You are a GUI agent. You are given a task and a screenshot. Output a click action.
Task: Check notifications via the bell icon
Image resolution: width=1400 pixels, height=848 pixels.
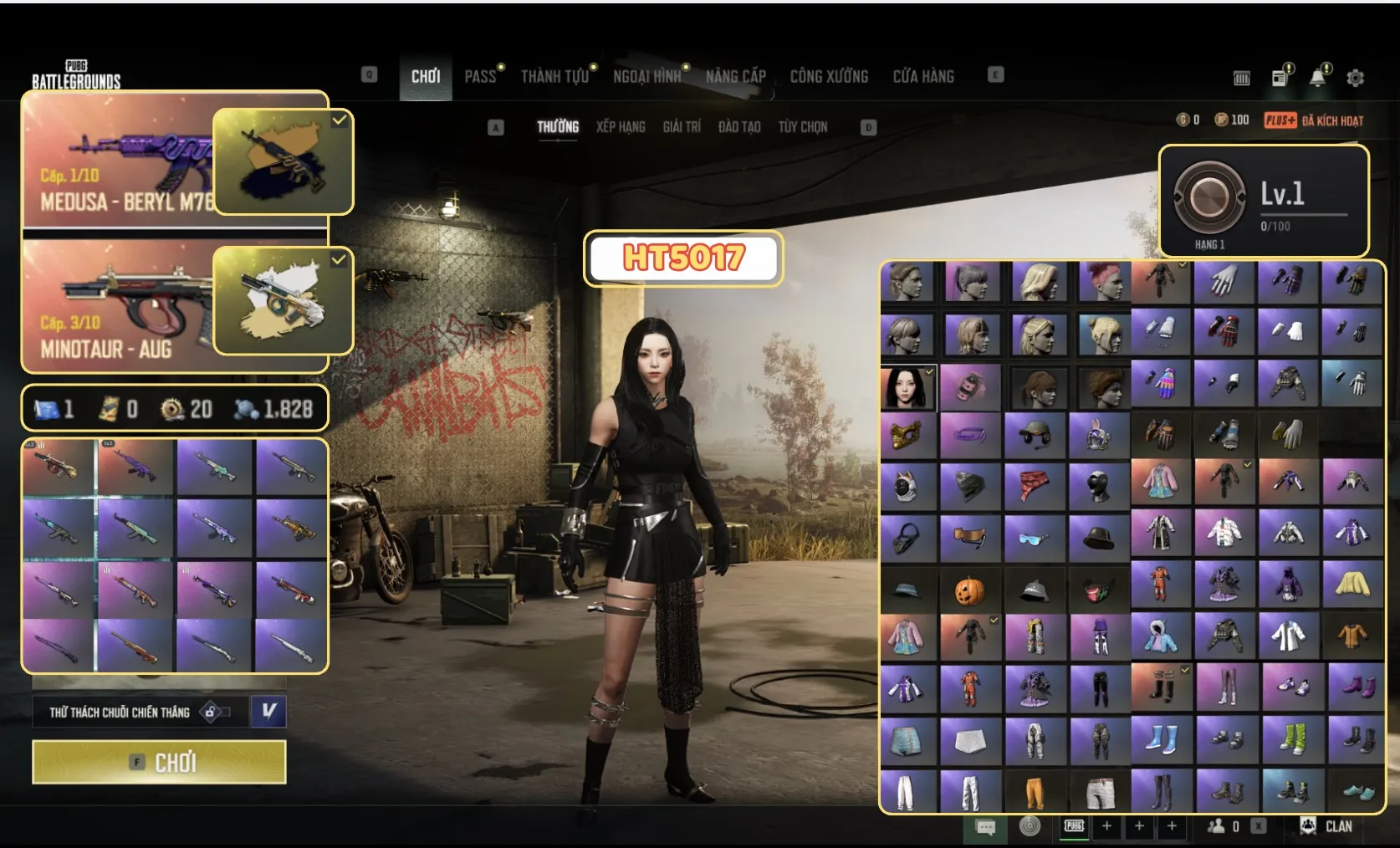click(1318, 78)
